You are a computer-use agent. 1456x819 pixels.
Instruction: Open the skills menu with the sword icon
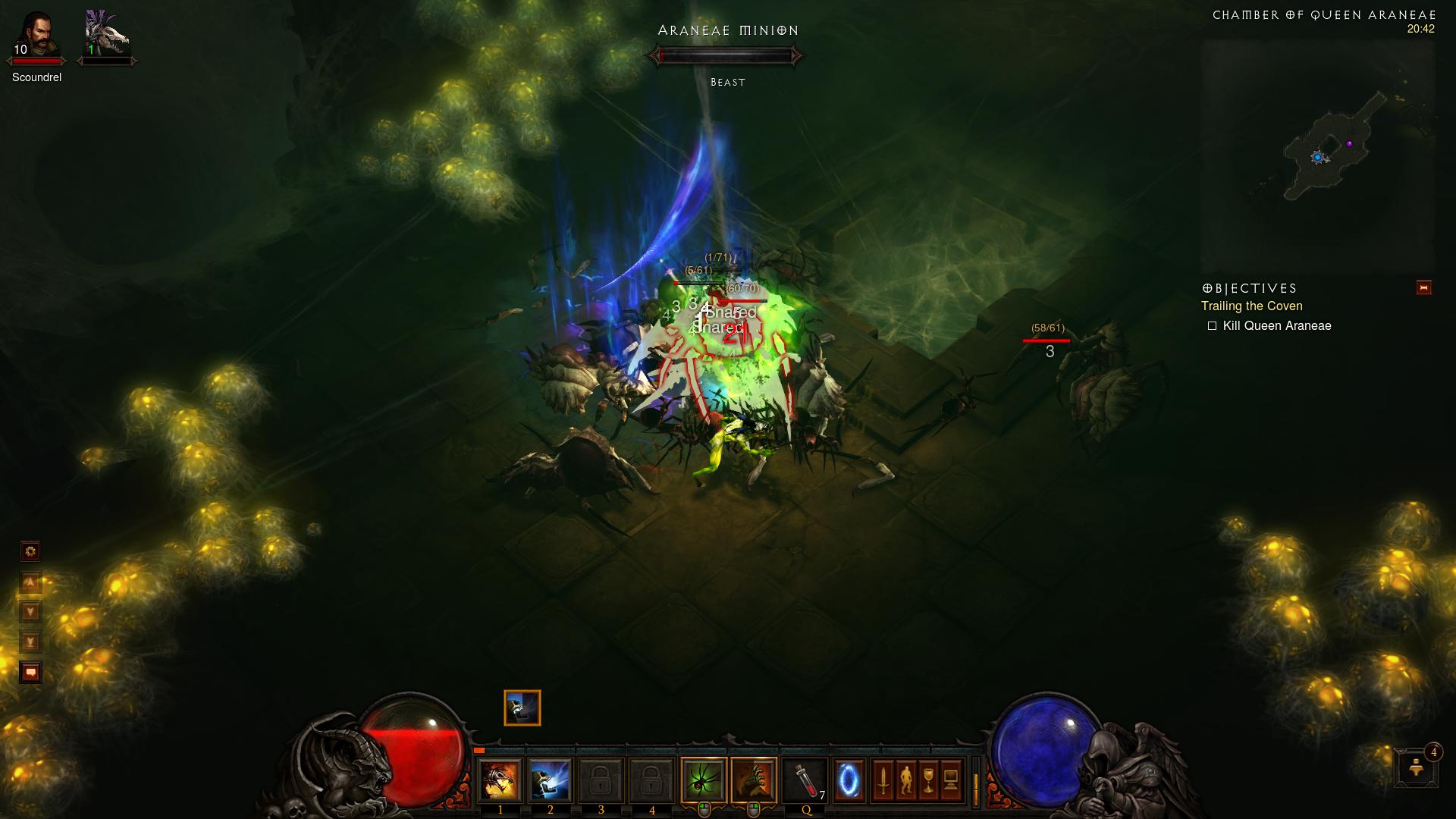click(883, 780)
